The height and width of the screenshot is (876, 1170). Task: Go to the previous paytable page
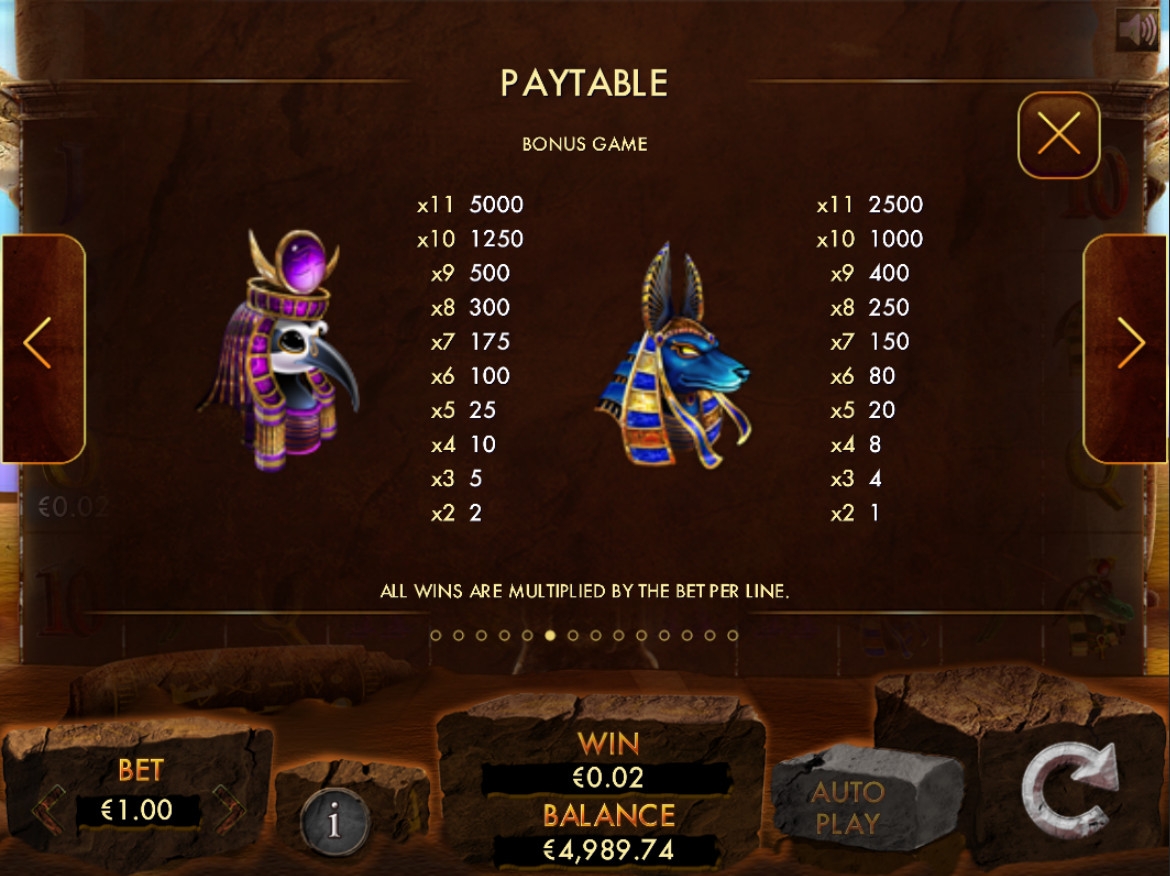coord(40,346)
